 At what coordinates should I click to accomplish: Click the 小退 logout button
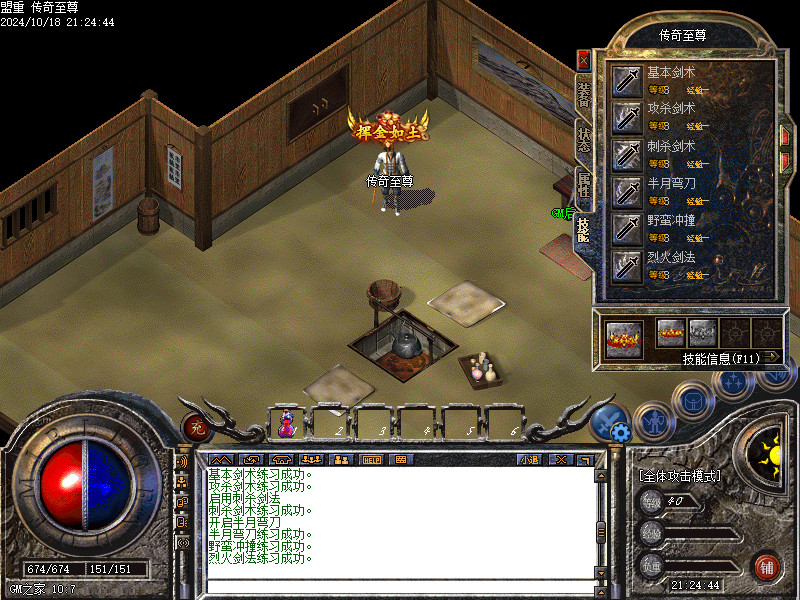coord(529,460)
